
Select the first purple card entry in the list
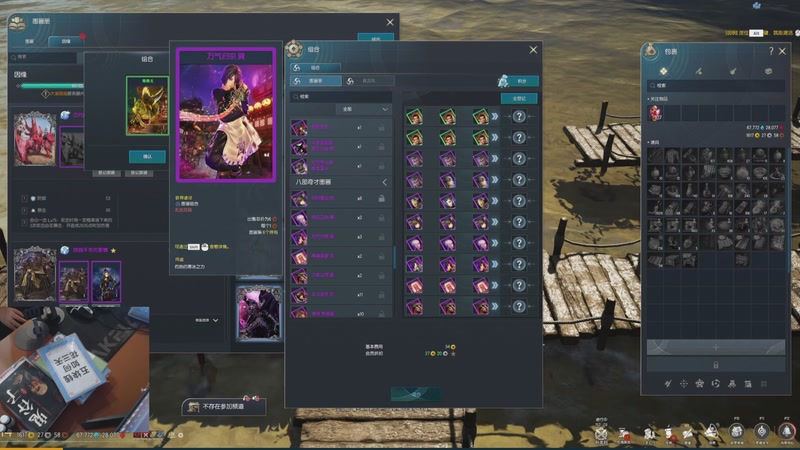point(300,128)
